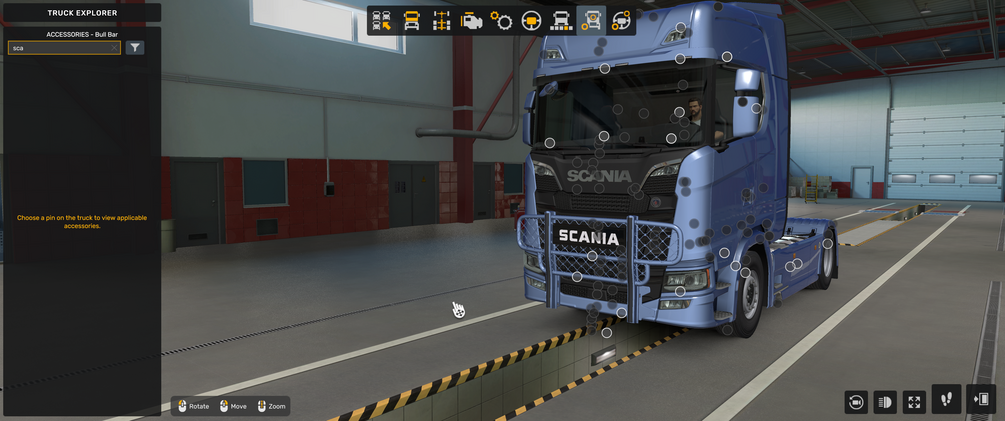Select the highlighted exterior accessories category
The width and height of the screenshot is (1005, 421).
click(592, 21)
